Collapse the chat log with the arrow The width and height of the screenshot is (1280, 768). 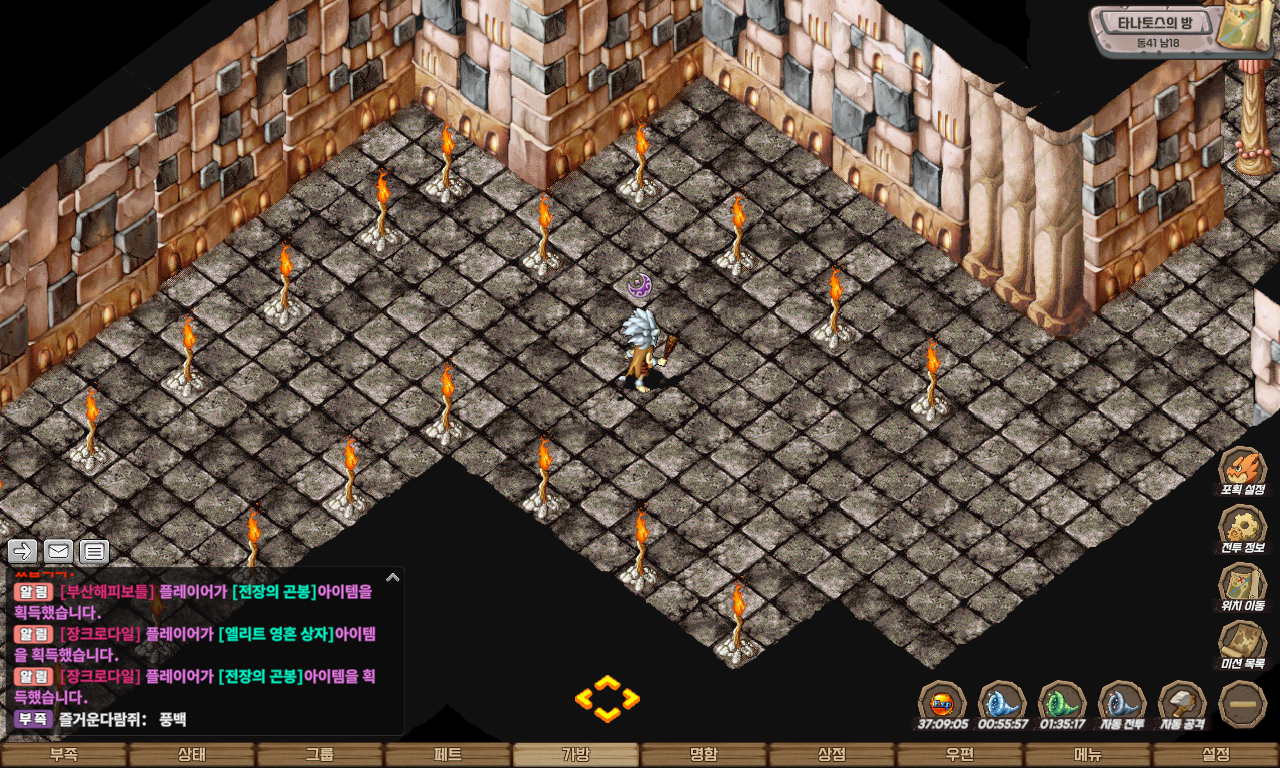(x=392, y=577)
